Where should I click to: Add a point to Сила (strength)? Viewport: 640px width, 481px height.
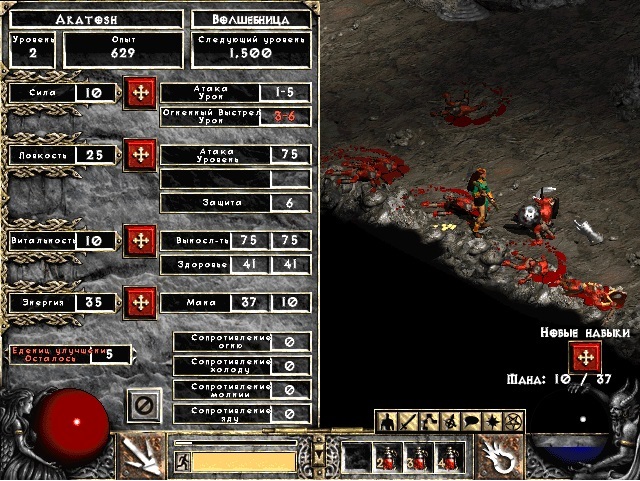click(x=140, y=94)
